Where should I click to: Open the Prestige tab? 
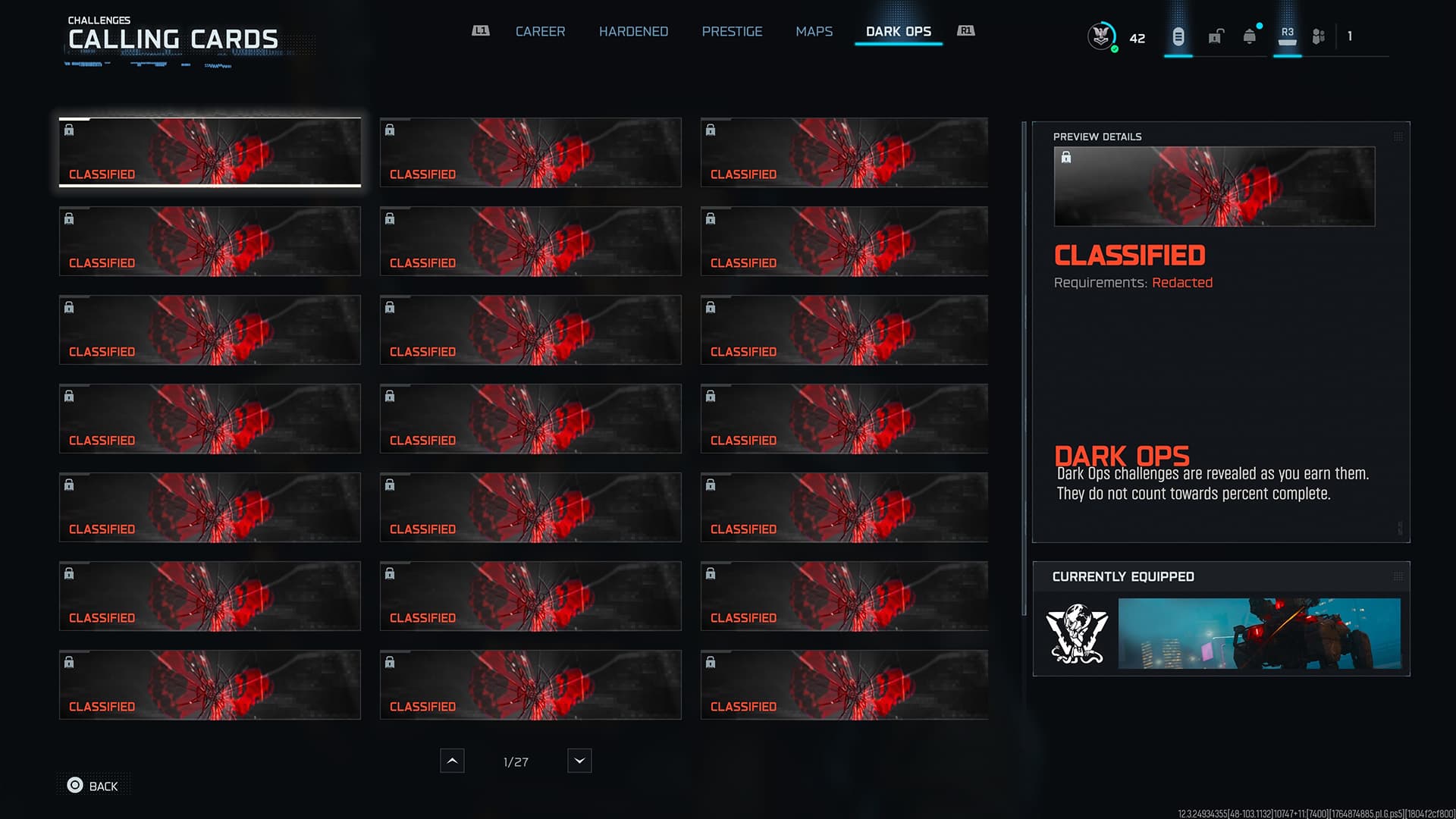click(x=732, y=31)
